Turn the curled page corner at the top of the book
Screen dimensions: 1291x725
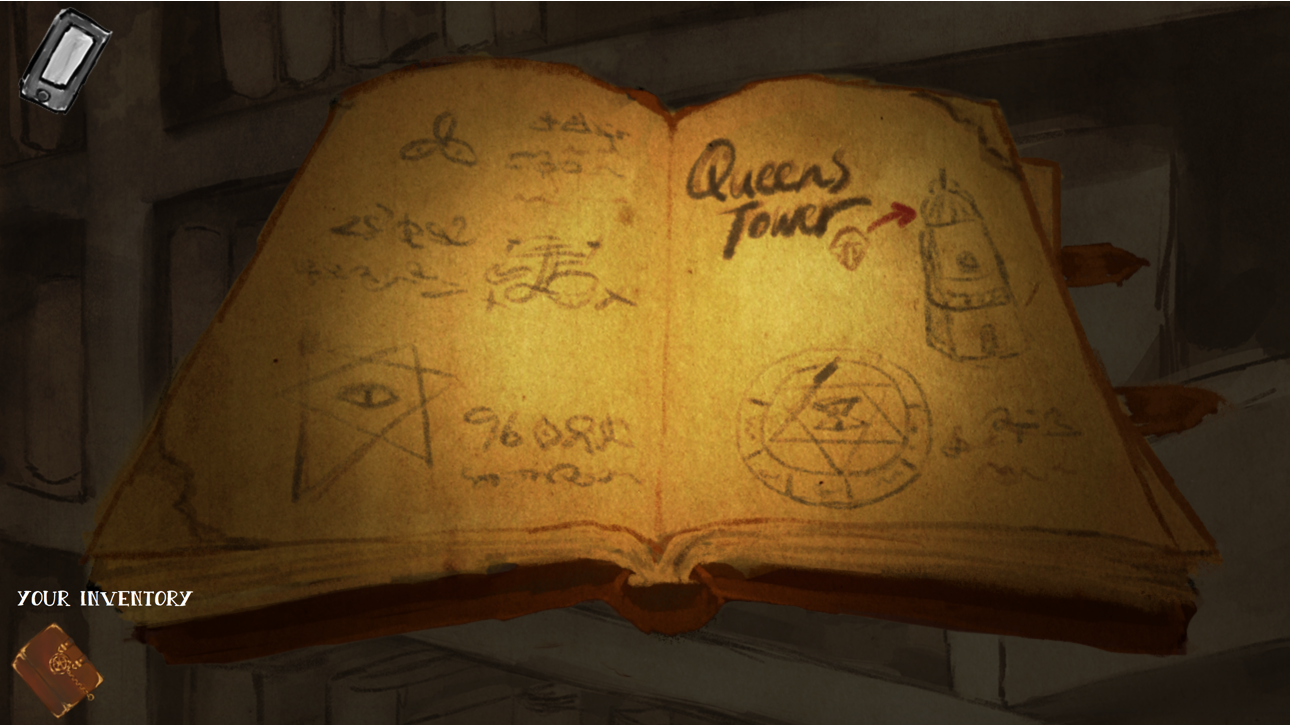click(x=632, y=95)
